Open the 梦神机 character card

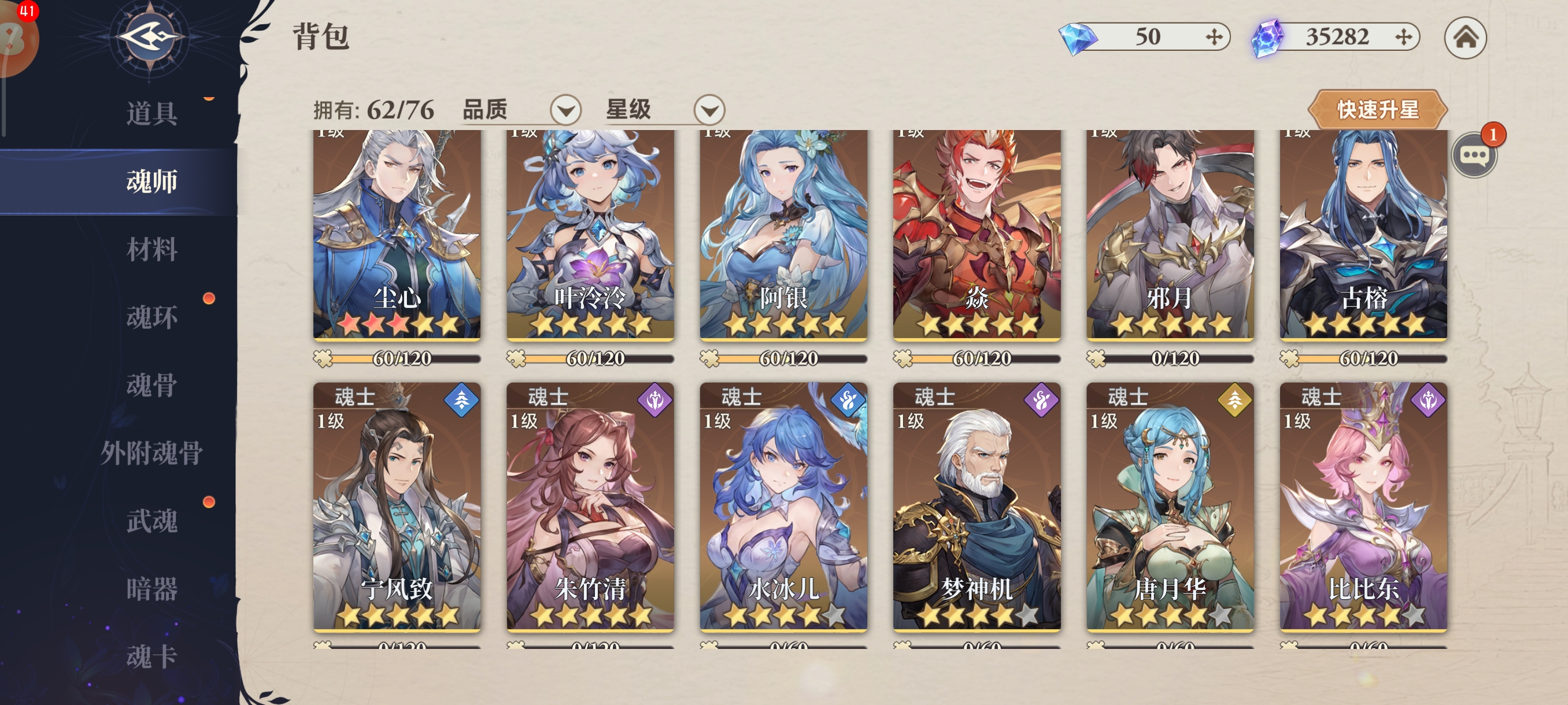[x=977, y=506]
